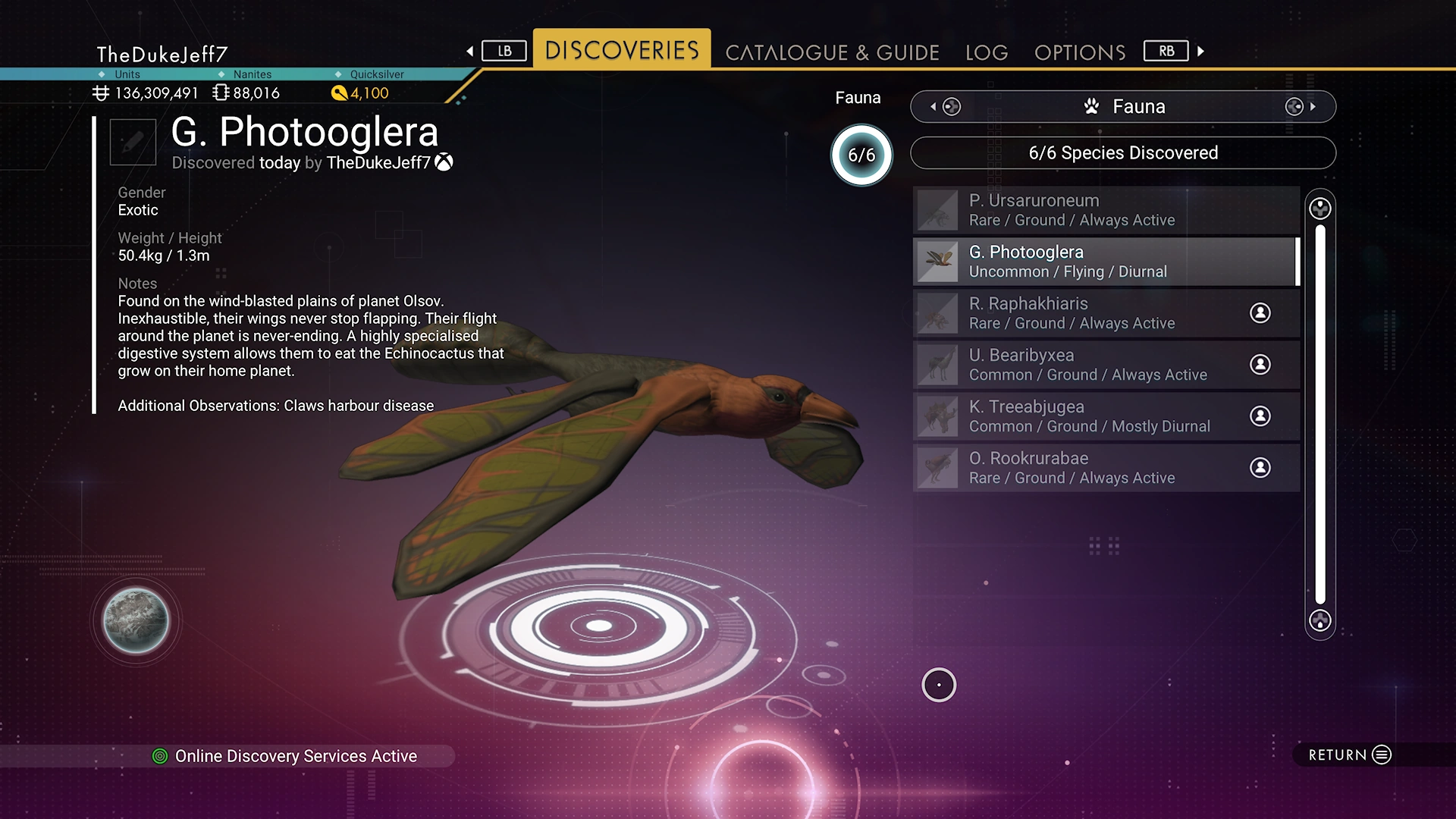The width and height of the screenshot is (1456, 819).
Task: View the K. Treeabjugea entry
Action: click(1106, 416)
